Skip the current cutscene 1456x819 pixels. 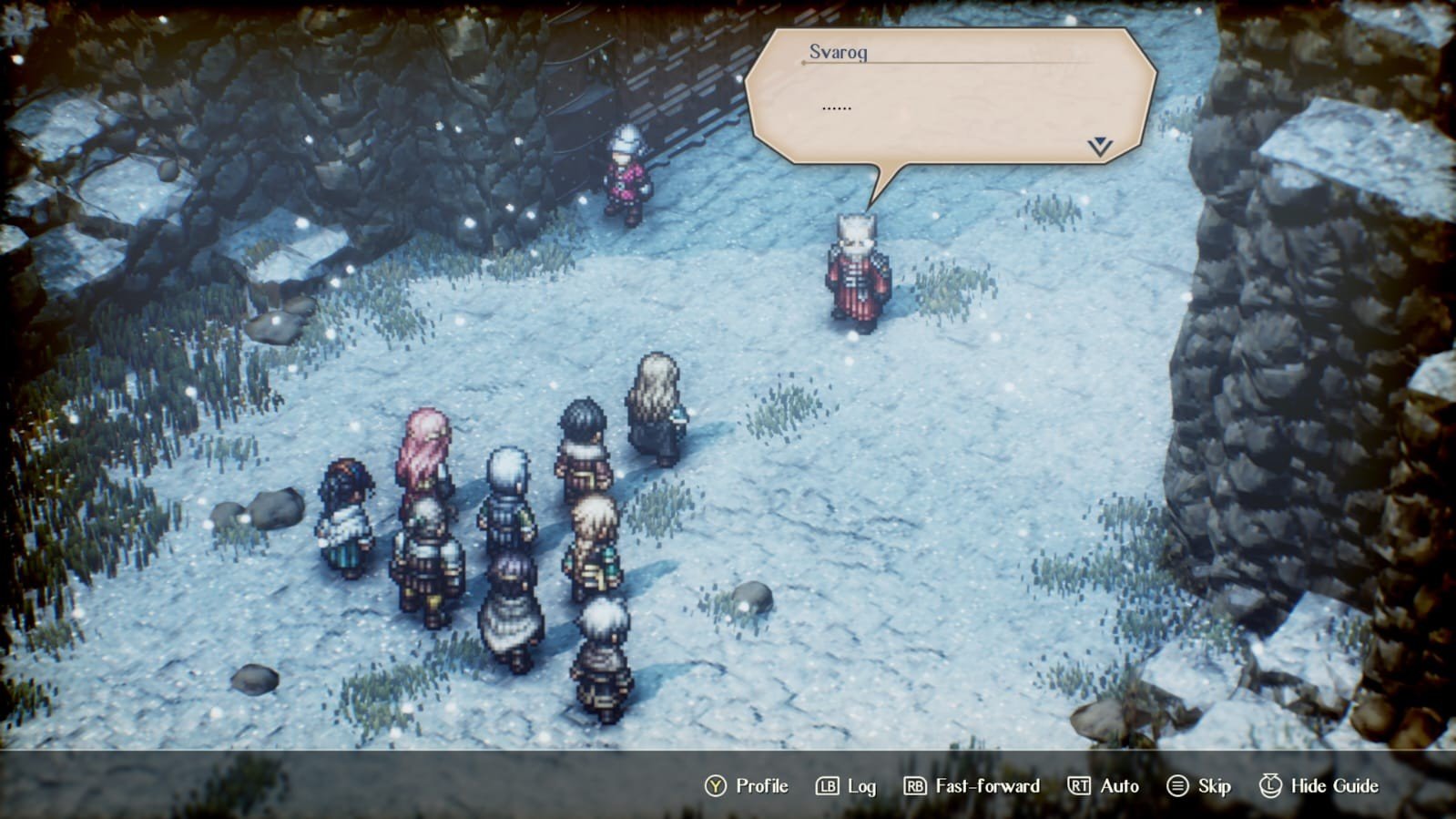pos(1199,786)
